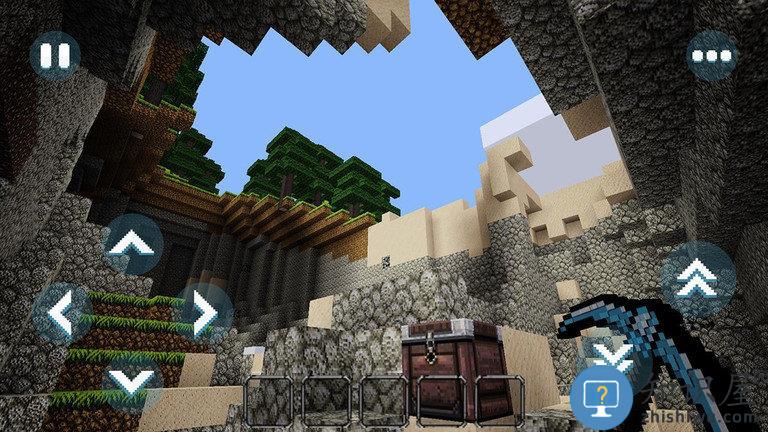Screen dimensions: 768x432
Task: Open the three-dot options menu
Action: (x=711, y=55)
